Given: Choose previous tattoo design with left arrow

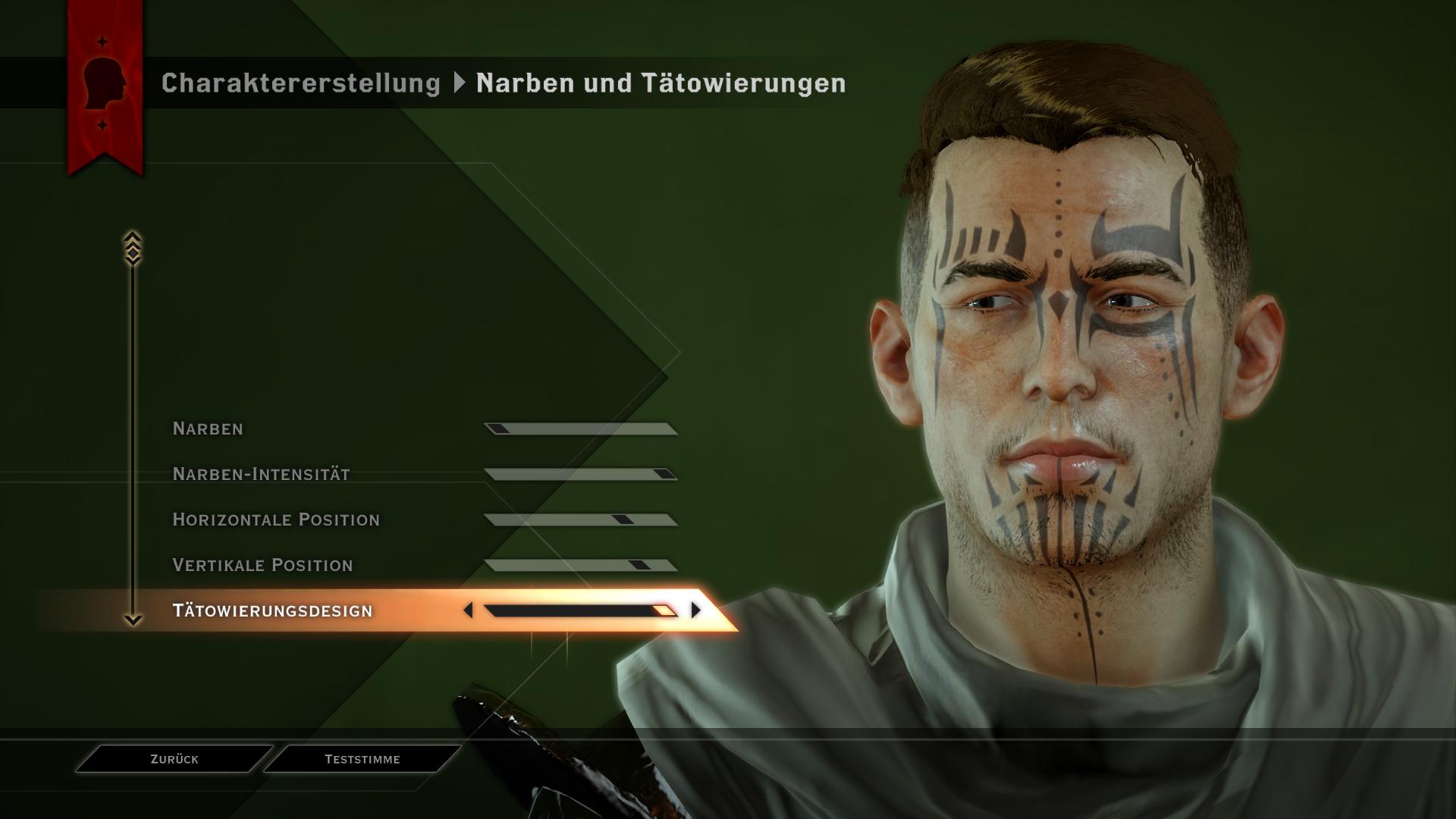Looking at the screenshot, I should coord(468,610).
